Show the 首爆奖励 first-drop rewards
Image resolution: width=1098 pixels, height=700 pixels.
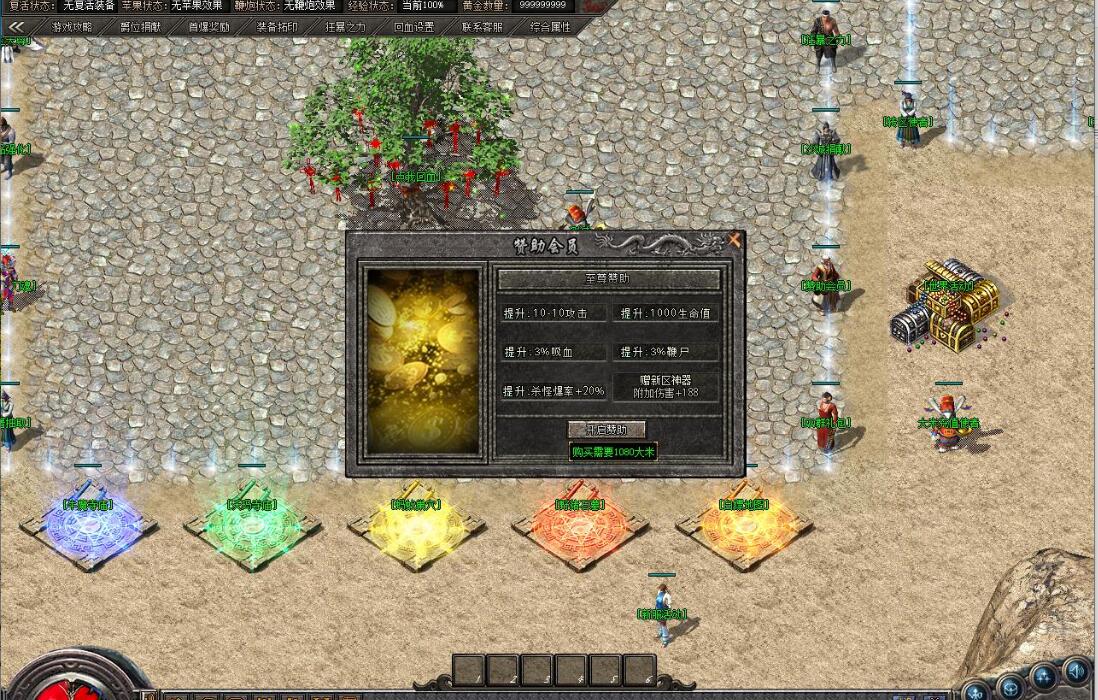pos(209,27)
